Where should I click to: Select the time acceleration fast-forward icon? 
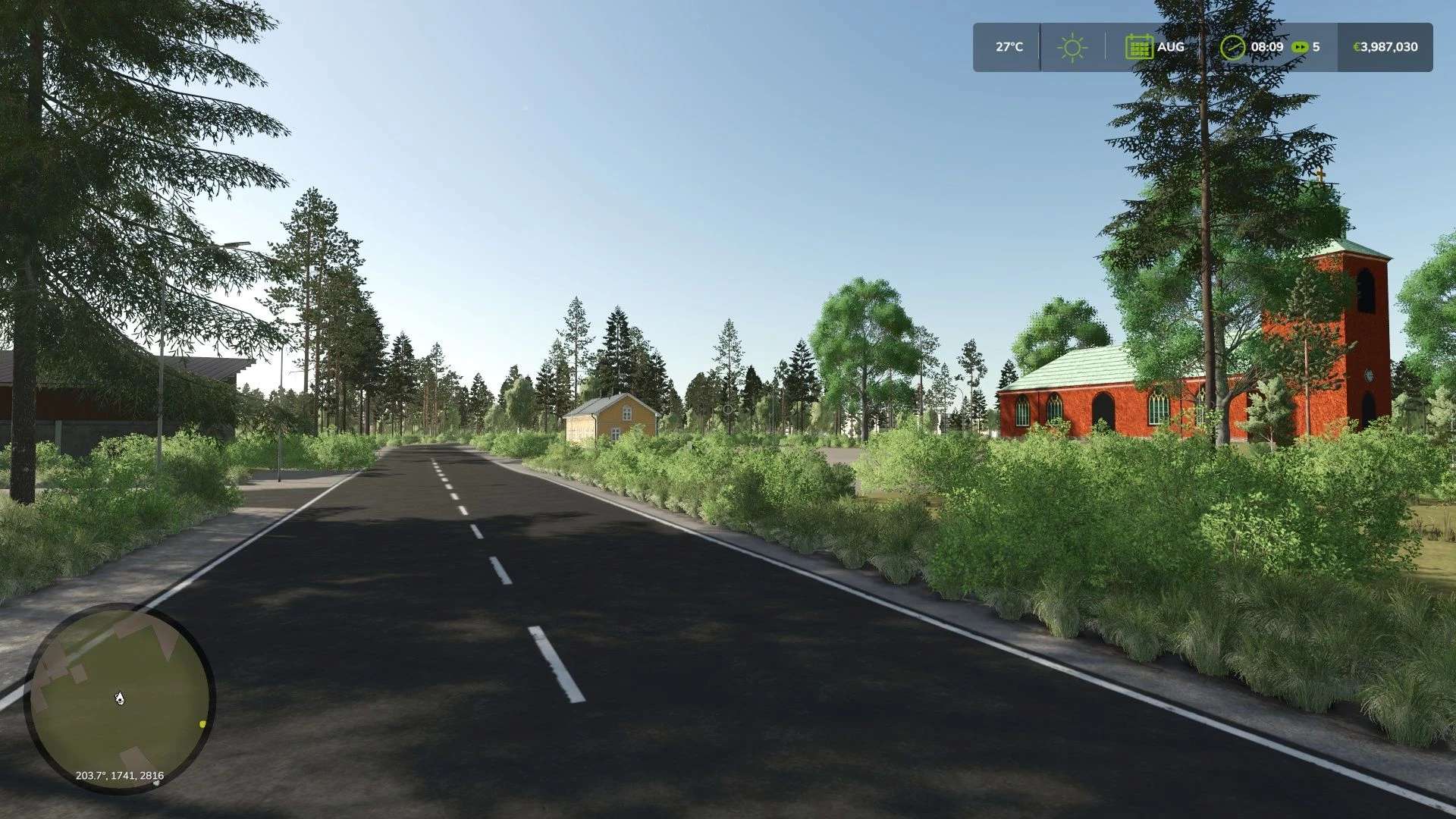point(1300,47)
